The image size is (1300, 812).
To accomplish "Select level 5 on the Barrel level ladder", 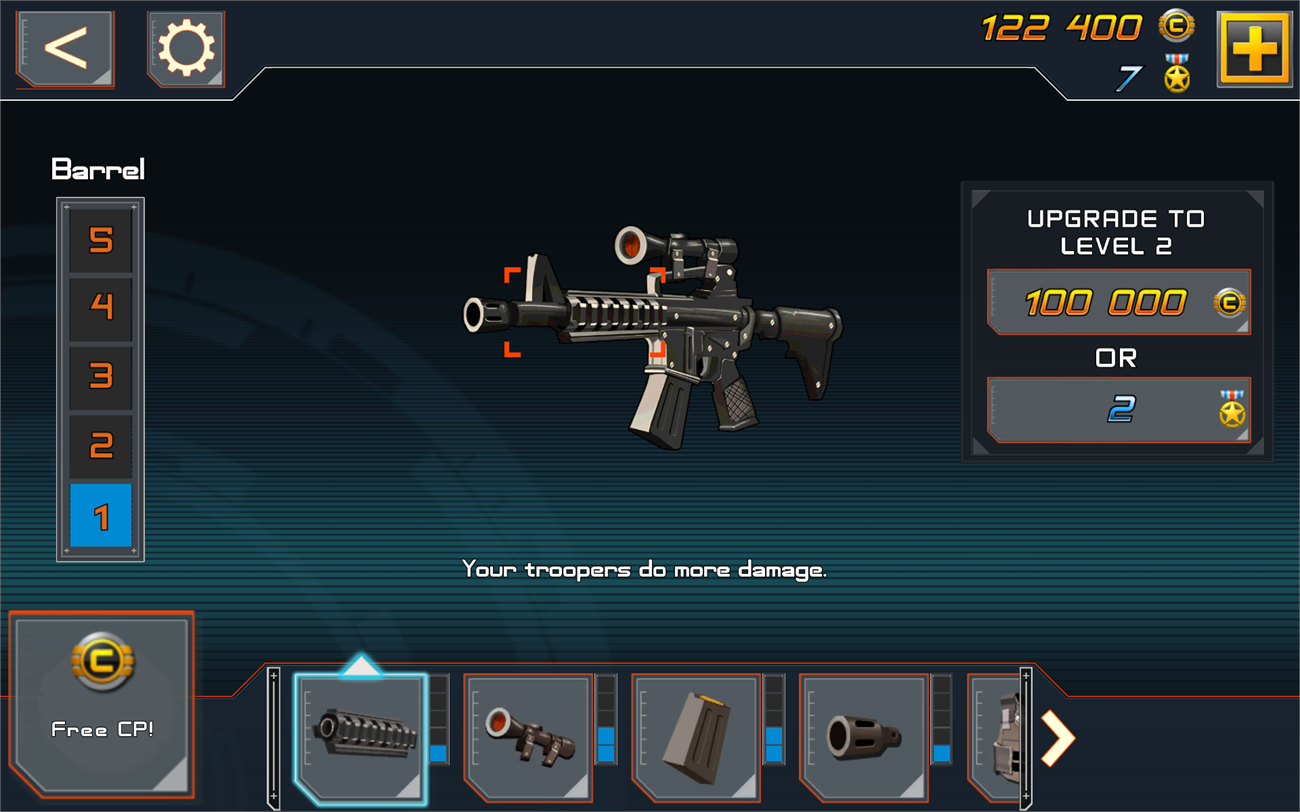I will coord(100,242).
